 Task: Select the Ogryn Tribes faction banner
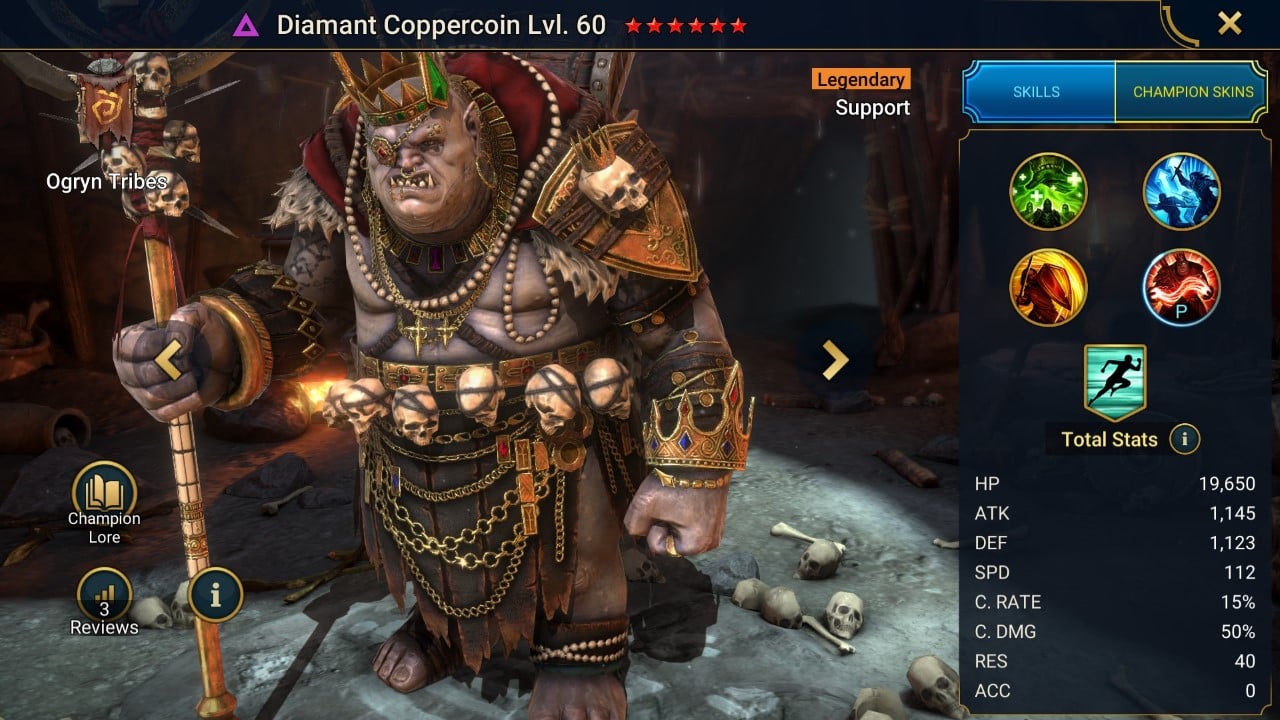[x=107, y=110]
